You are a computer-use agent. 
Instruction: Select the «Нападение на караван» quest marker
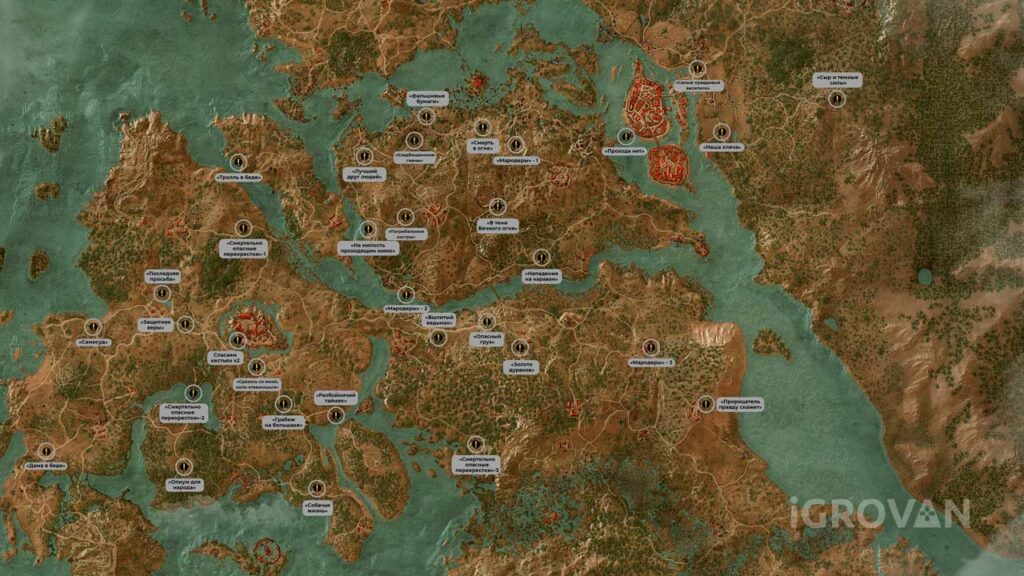[542, 256]
